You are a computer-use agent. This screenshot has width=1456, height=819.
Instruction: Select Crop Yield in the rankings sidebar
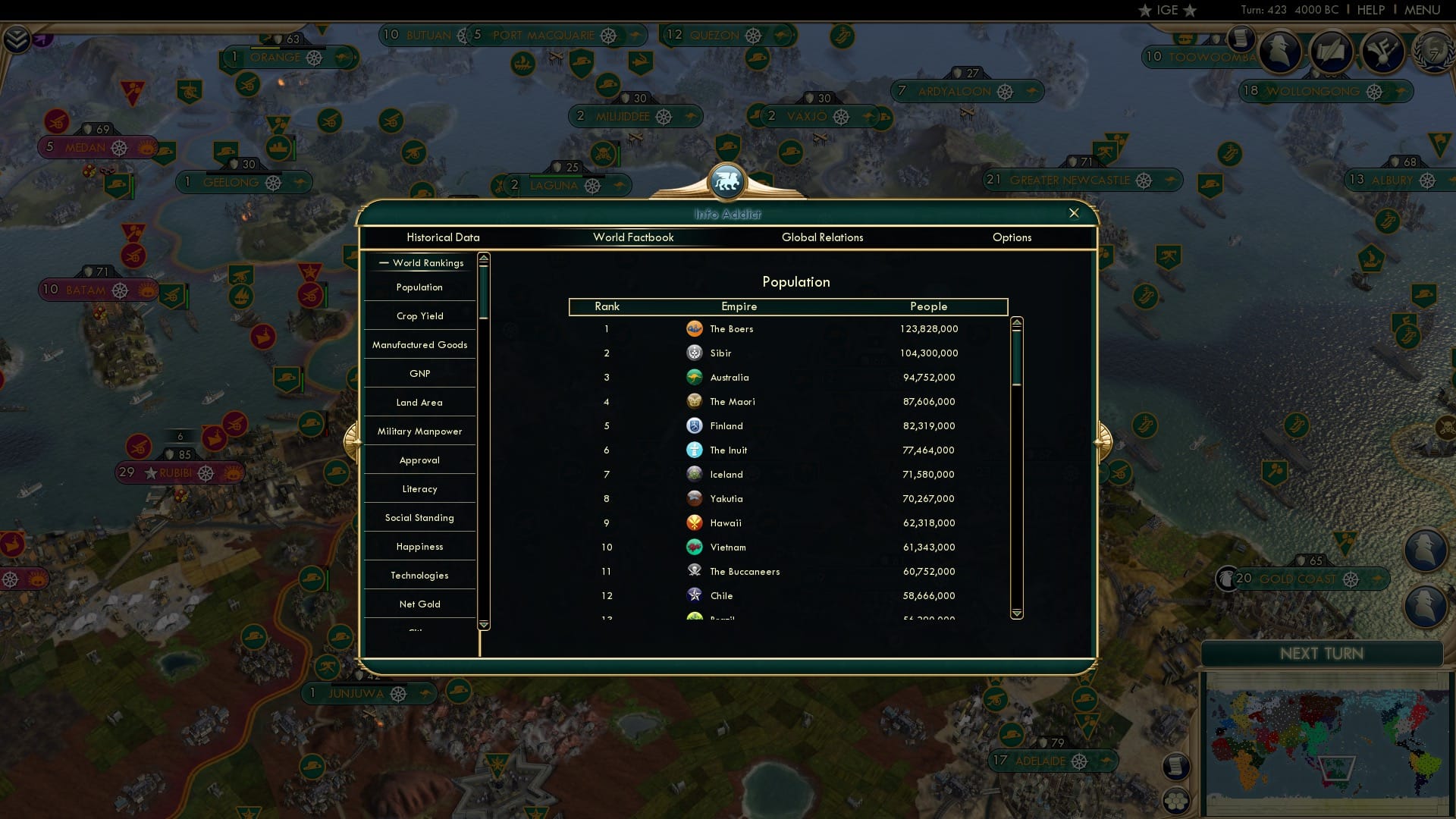[x=419, y=315]
